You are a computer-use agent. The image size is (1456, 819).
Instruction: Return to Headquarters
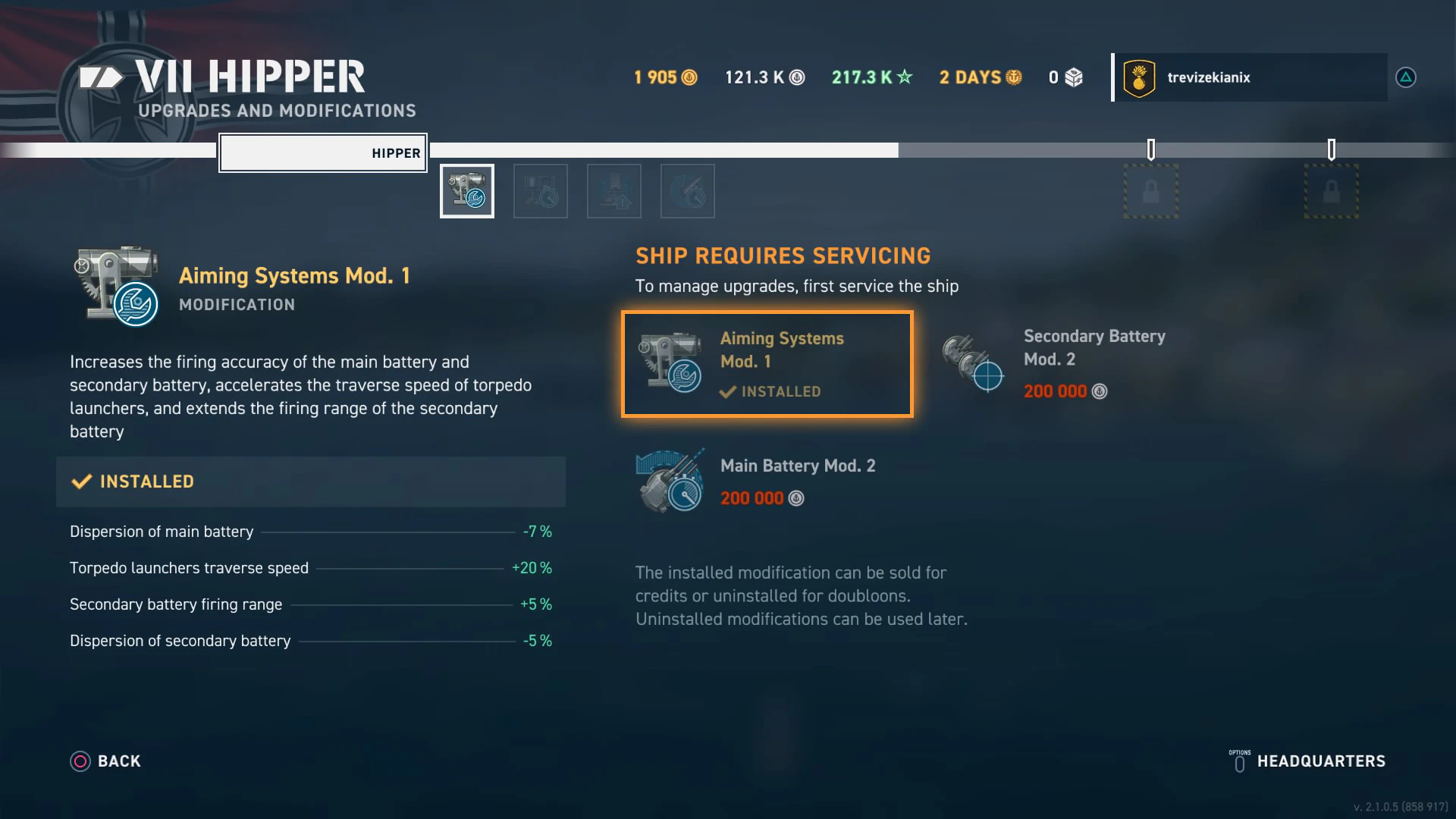click(1308, 761)
